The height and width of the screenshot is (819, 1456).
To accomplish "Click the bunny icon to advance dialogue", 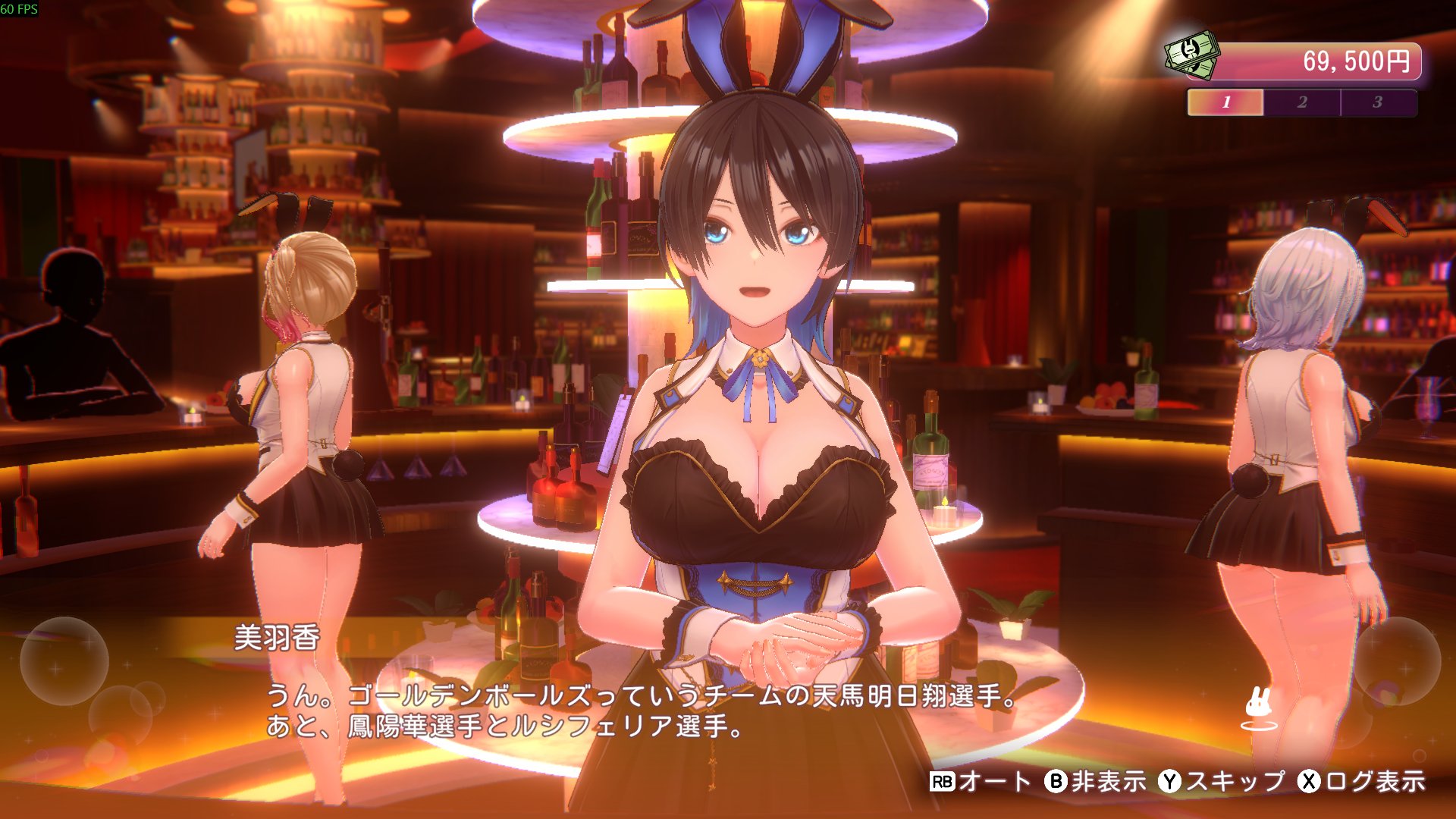I will click(x=1259, y=708).
